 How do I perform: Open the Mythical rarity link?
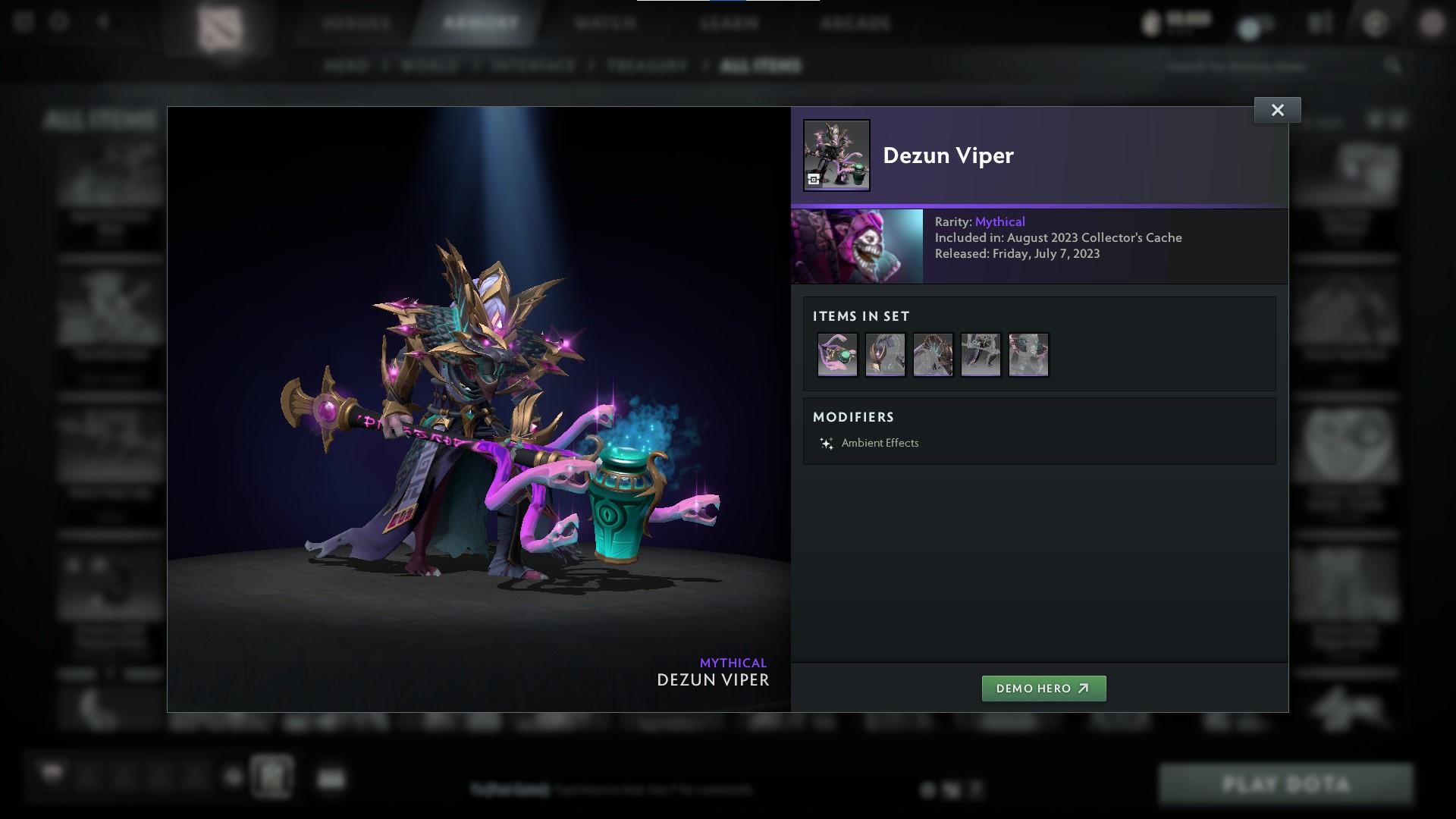999,221
